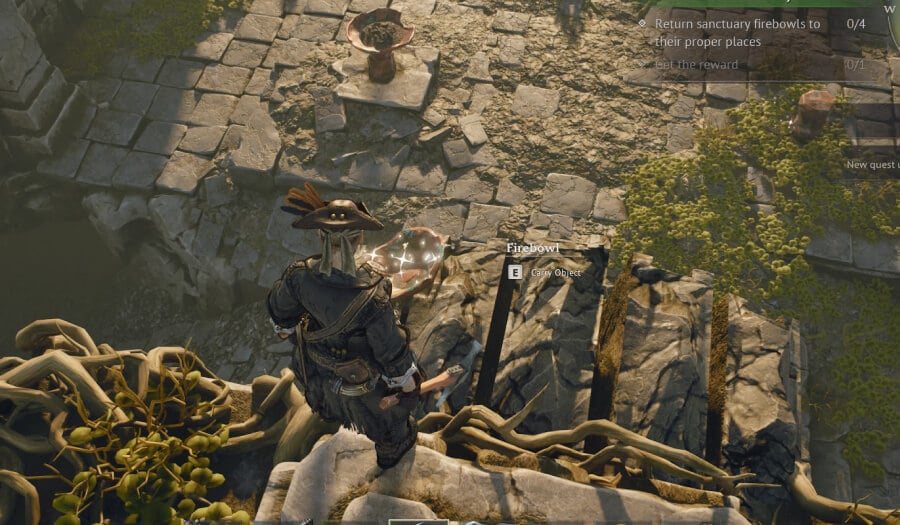Open the 'New quest' notification
The width and height of the screenshot is (900, 525).
click(872, 164)
